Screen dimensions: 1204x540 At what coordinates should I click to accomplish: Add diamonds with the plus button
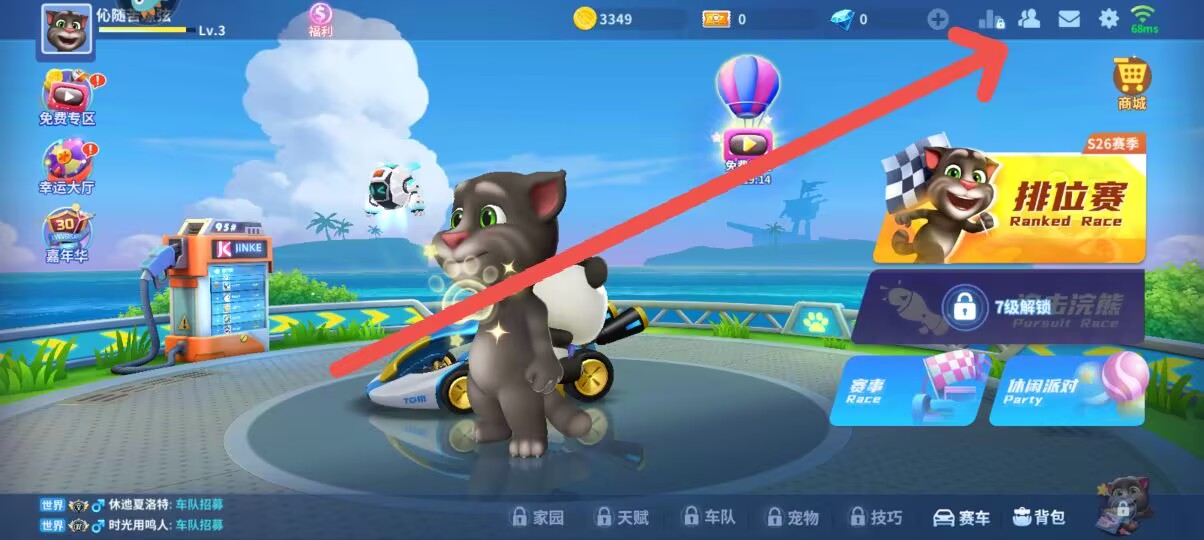point(937,18)
